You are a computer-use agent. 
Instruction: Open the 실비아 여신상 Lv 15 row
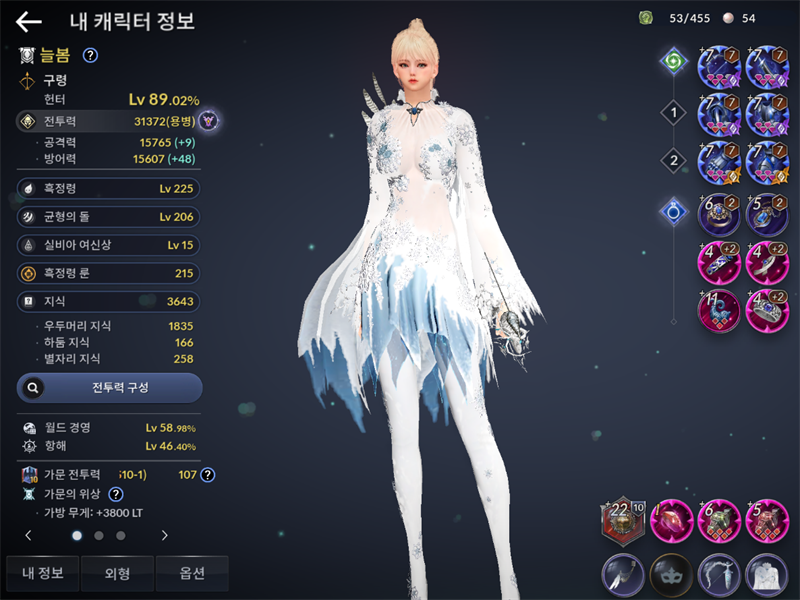108,244
